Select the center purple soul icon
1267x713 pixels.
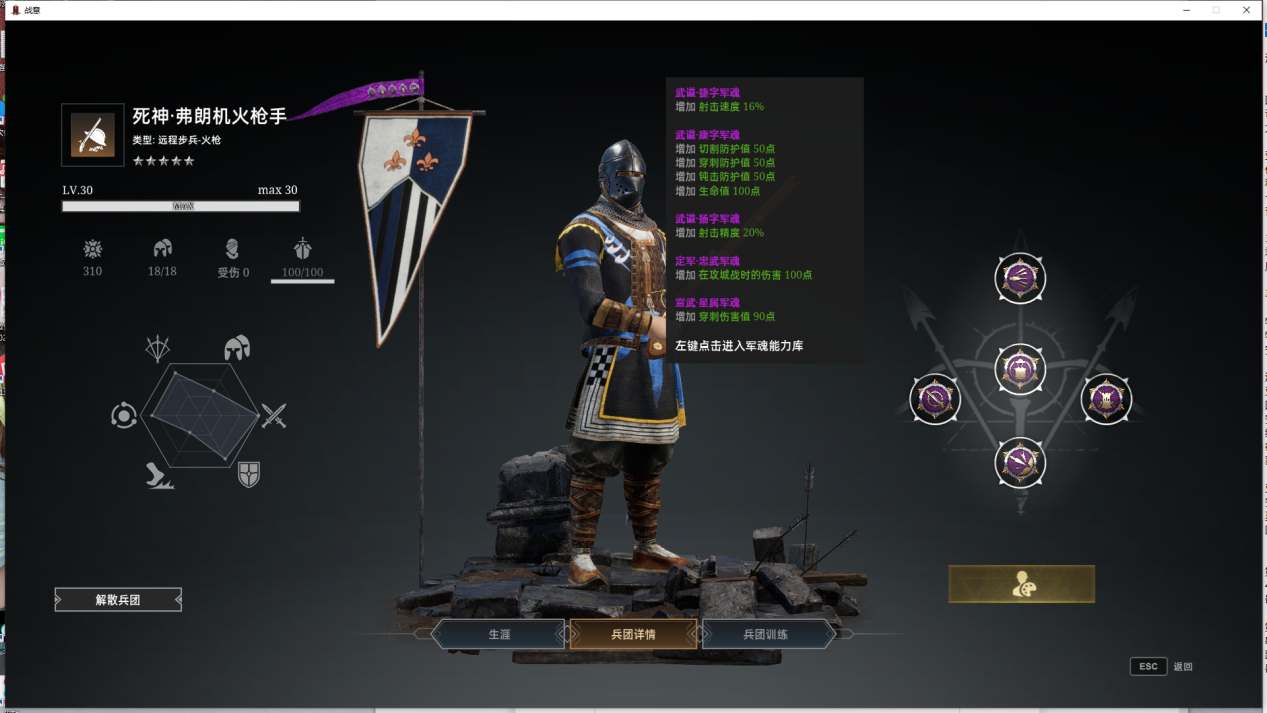coord(1020,370)
